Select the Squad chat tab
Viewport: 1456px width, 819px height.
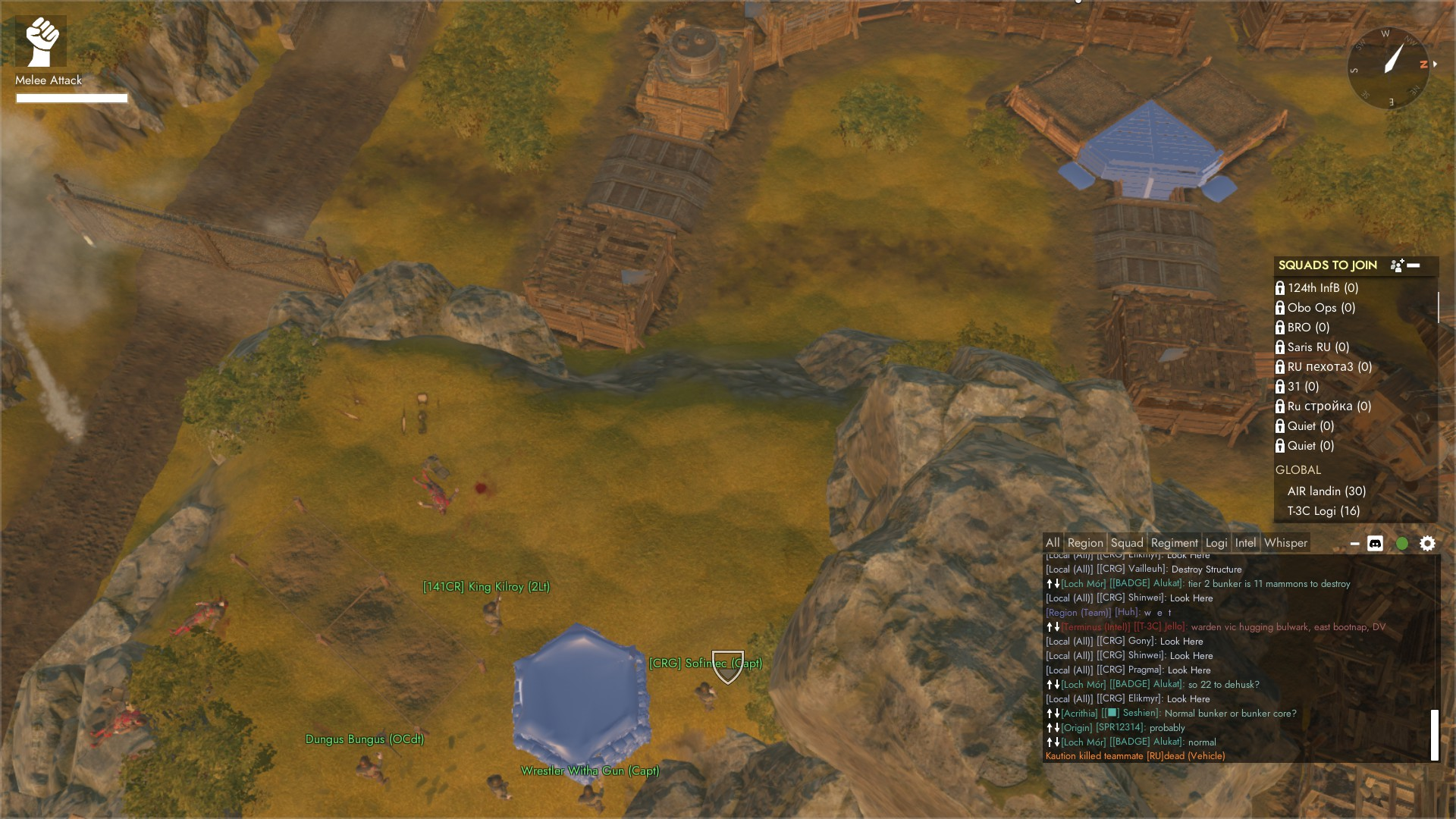point(1127,543)
